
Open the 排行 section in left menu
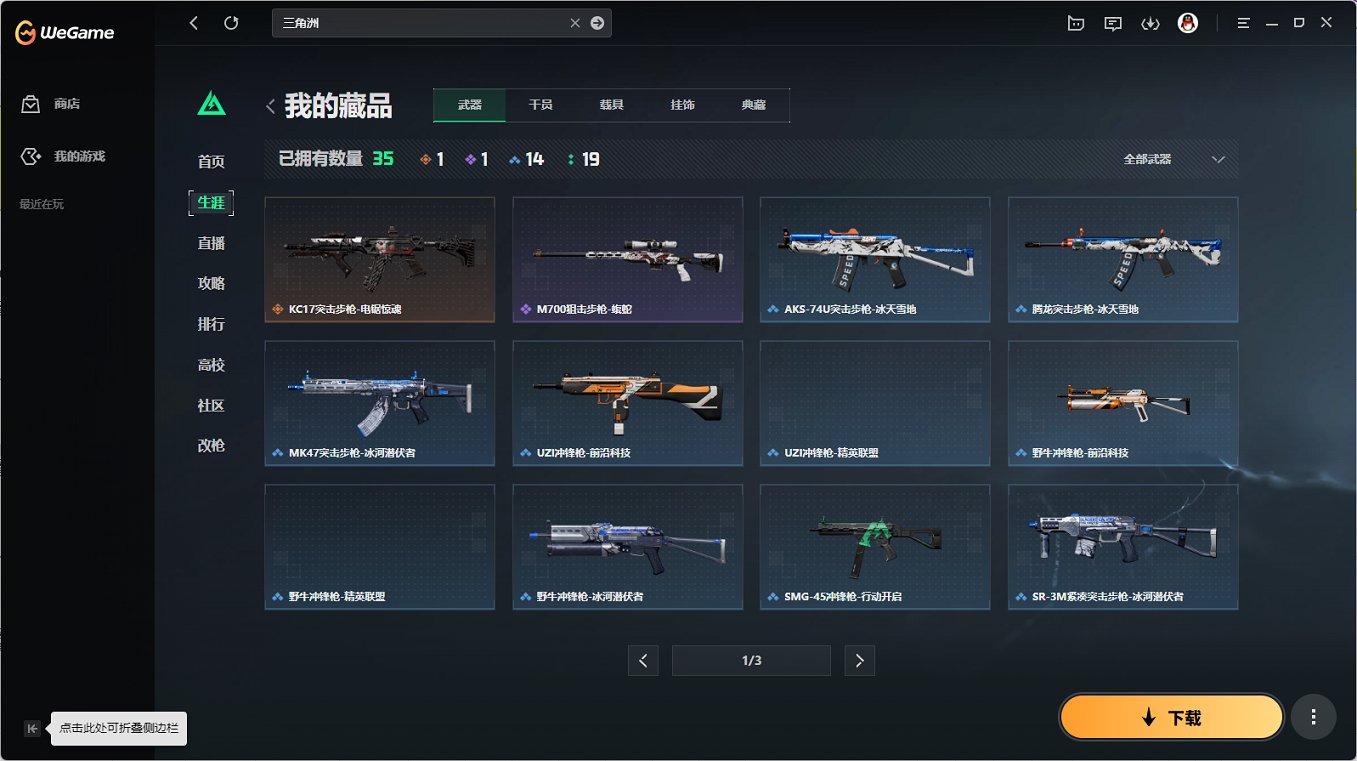tap(211, 324)
